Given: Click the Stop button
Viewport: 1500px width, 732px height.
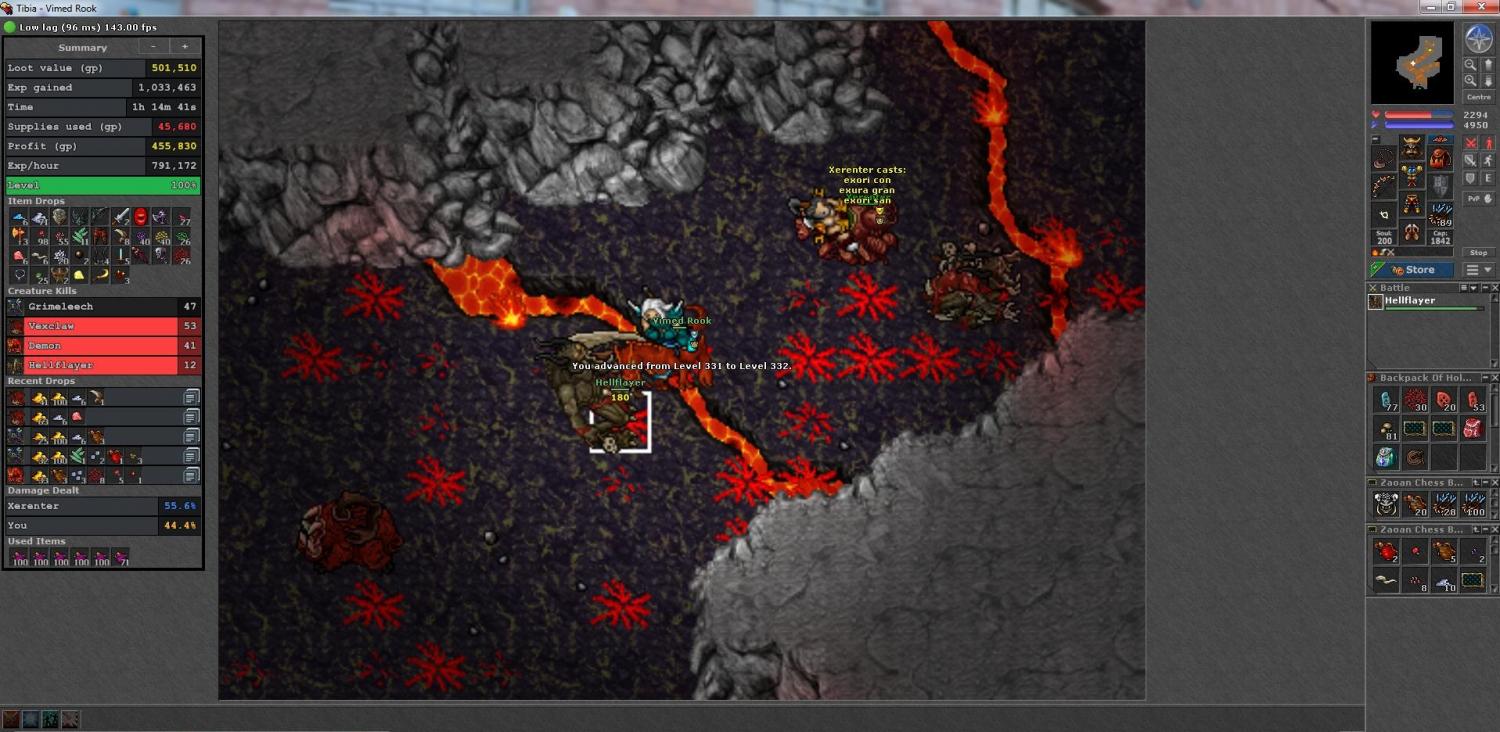Looking at the screenshot, I should [x=1478, y=253].
